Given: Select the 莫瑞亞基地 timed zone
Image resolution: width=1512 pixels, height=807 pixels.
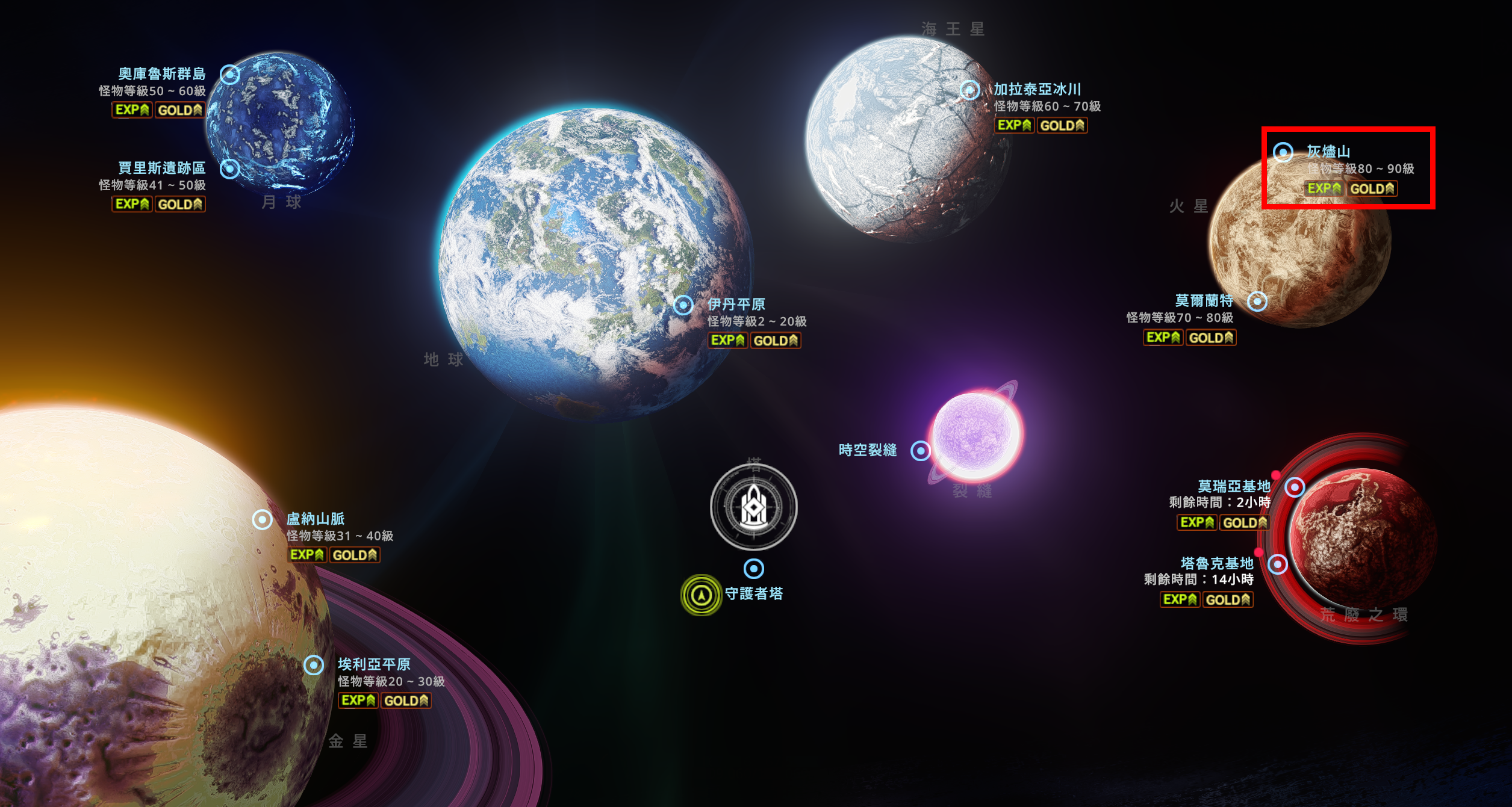Looking at the screenshot, I should tap(1295, 487).
